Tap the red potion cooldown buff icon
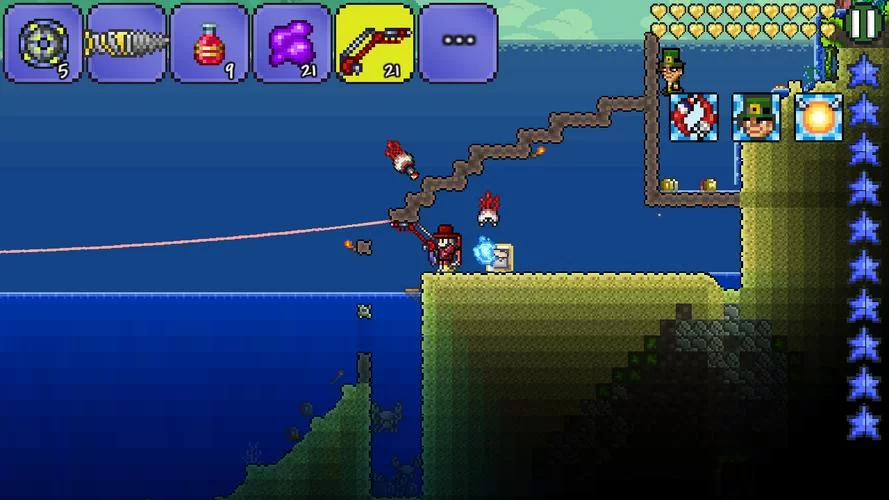The image size is (889, 500). pos(693,117)
